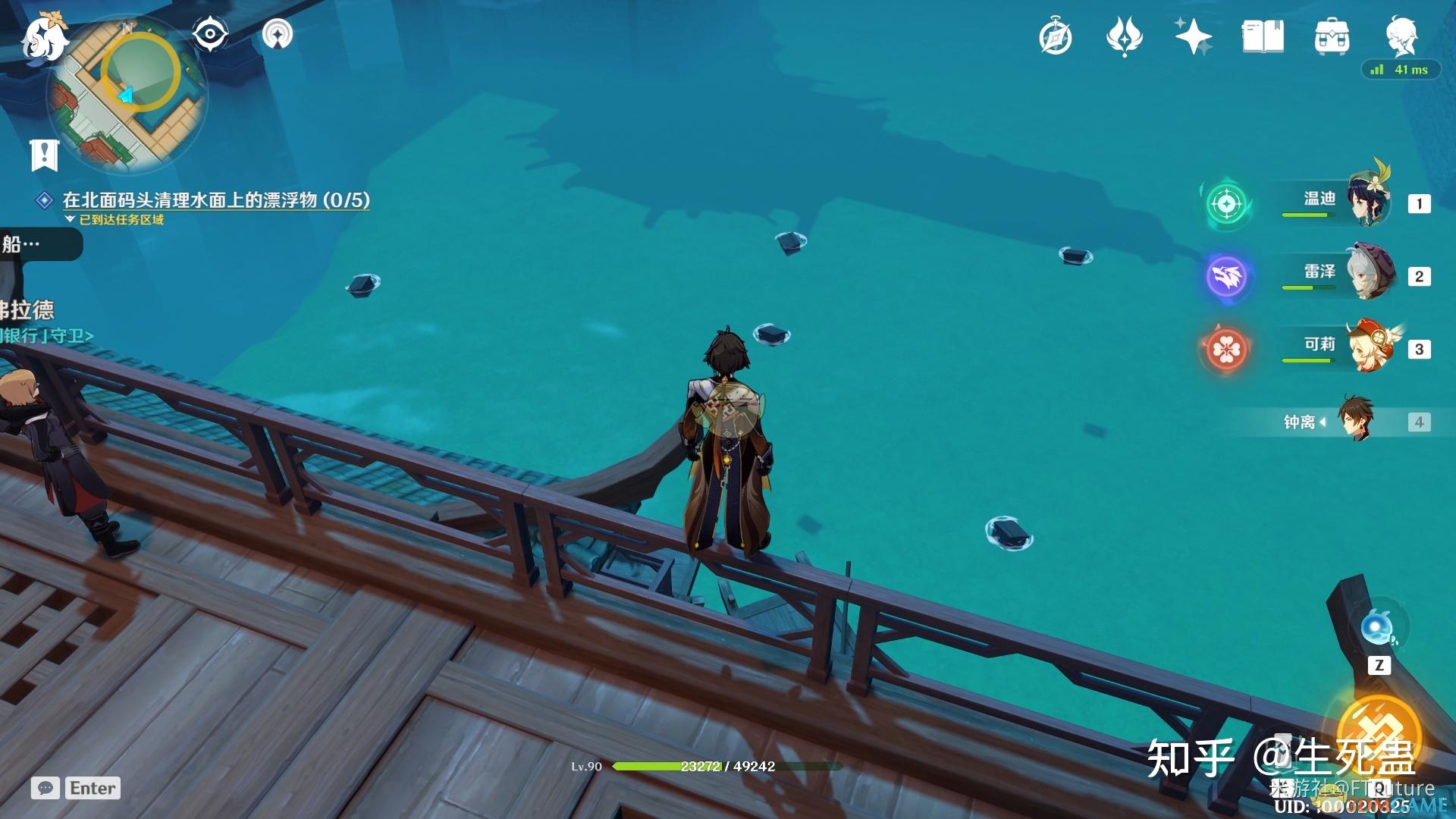Viewport: 1456px width, 819px height.
Task: Open the inventory backpack icon
Action: [1332, 37]
